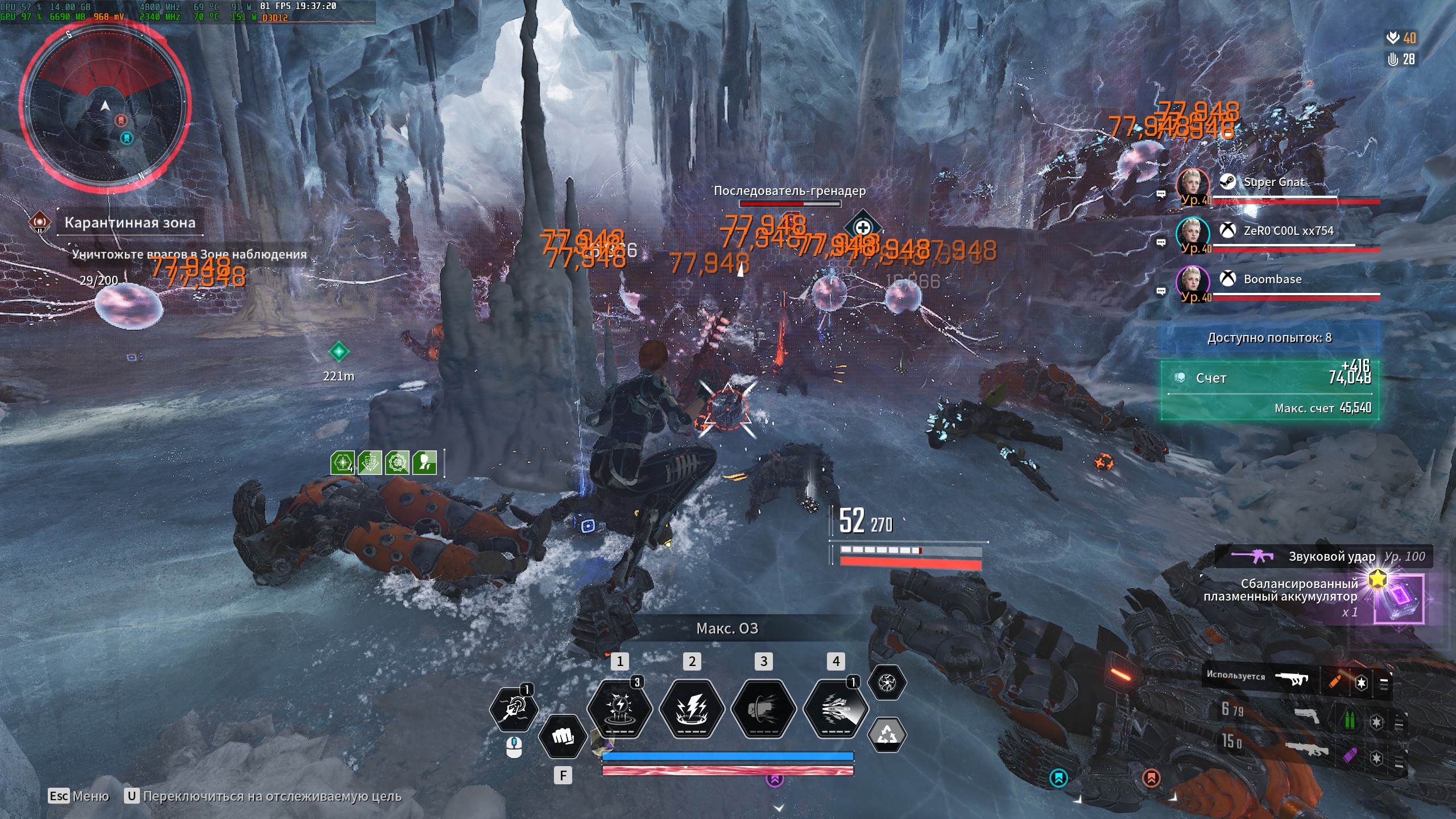The image size is (1456, 819).
Task: Use the grappling hook icon
Action: (513, 709)
